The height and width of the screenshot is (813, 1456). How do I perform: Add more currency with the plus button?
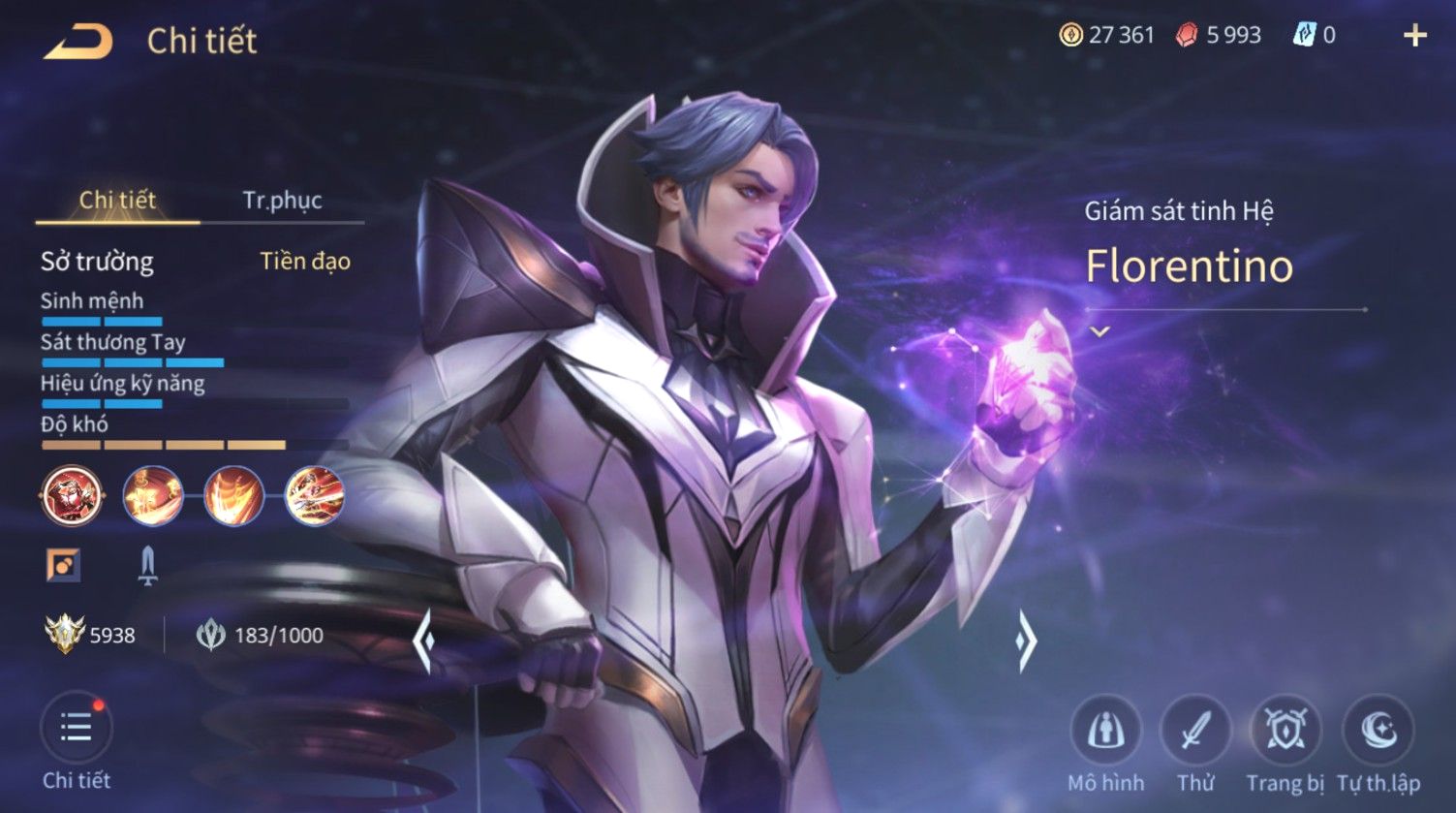pos(1415,36)
